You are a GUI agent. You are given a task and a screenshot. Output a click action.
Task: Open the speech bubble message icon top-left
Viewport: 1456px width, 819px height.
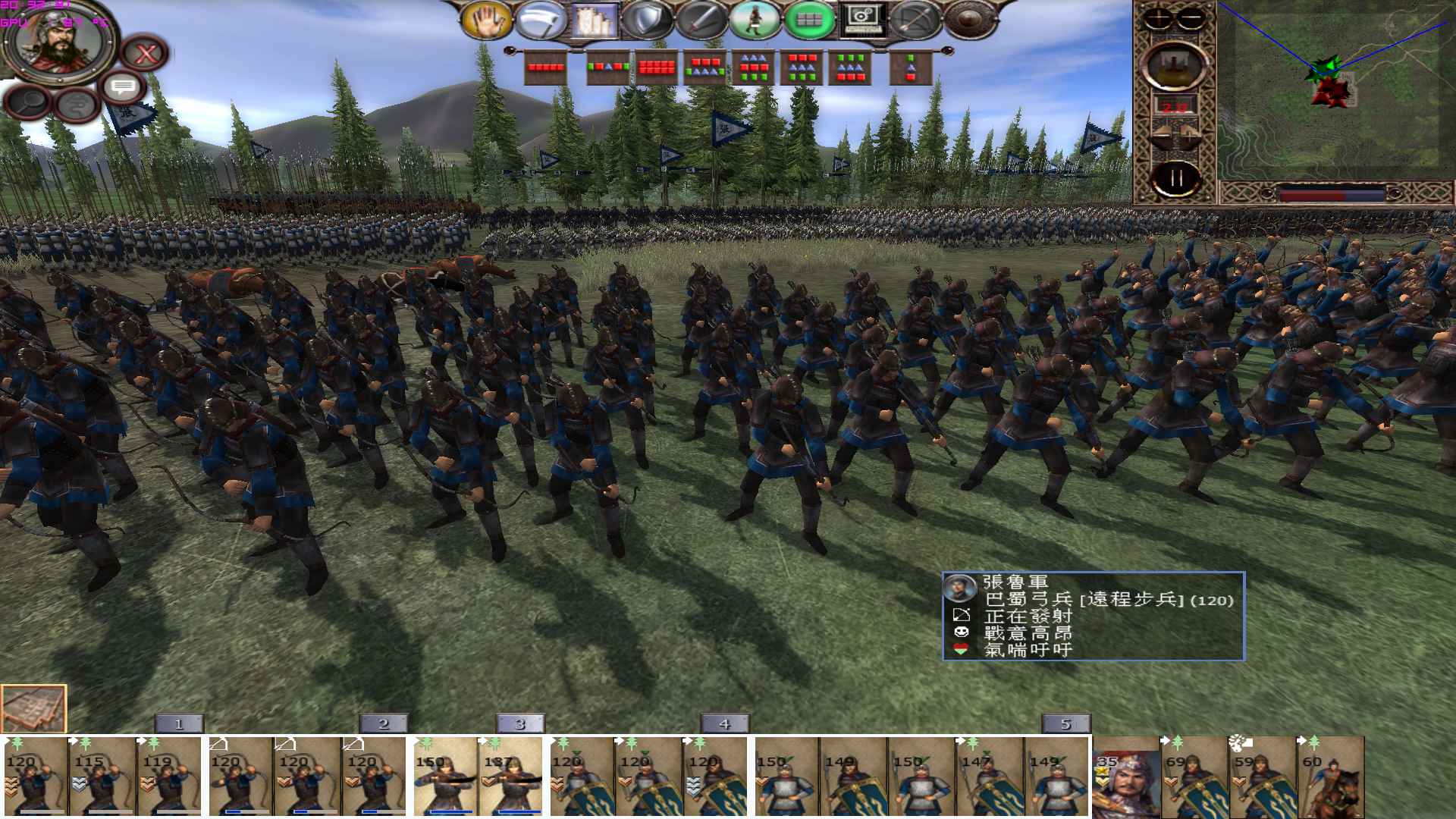pos(123,86)
